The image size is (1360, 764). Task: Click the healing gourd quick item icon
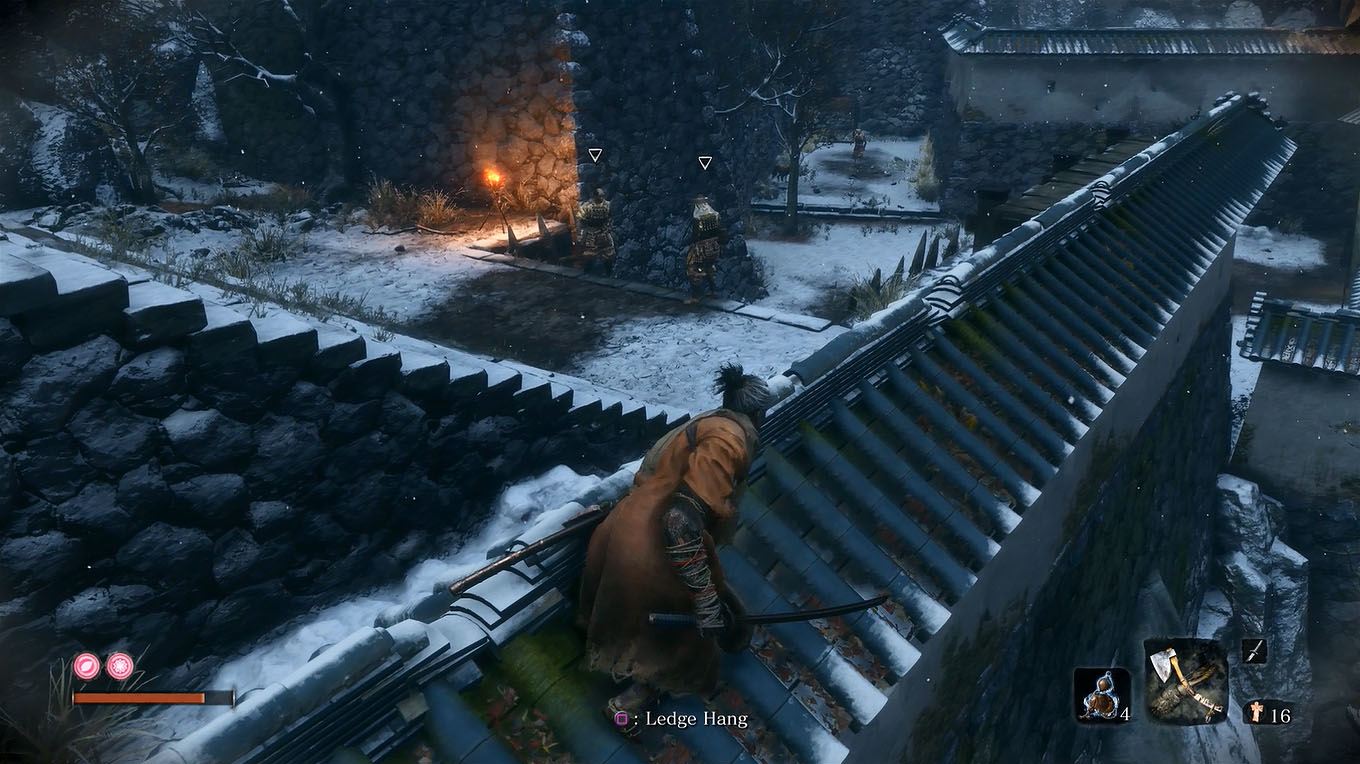point(1102,695)
